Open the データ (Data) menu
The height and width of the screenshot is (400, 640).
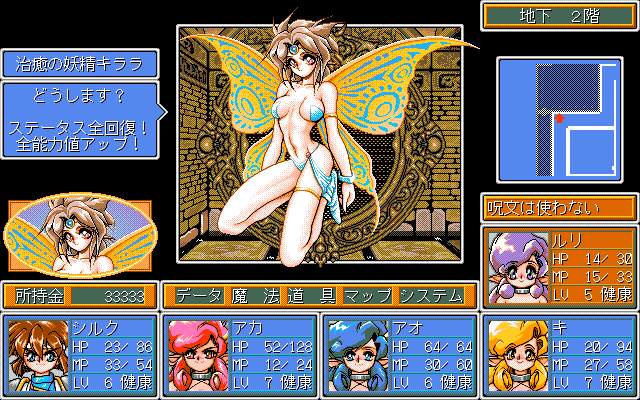pyautogui.click(x=198, y=296)
